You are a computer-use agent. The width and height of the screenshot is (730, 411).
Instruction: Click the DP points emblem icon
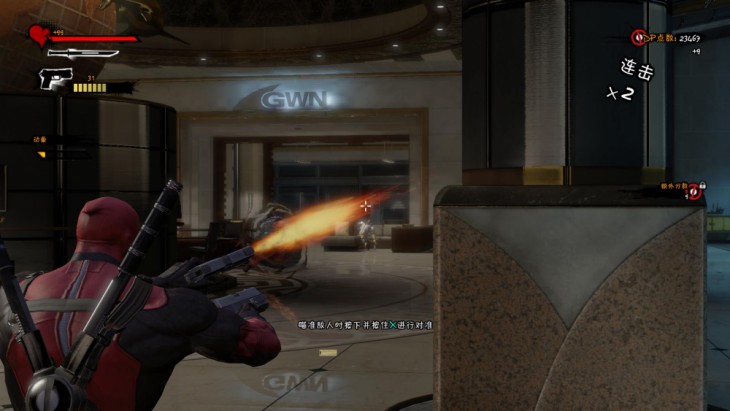click(638, 38)
